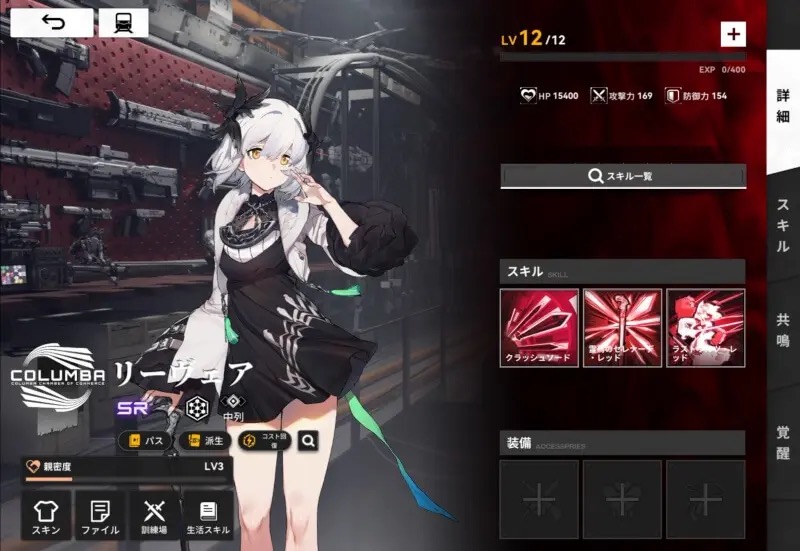800x551 pixels.
Task: Select the コスト回復 tag
Action: 265,440
